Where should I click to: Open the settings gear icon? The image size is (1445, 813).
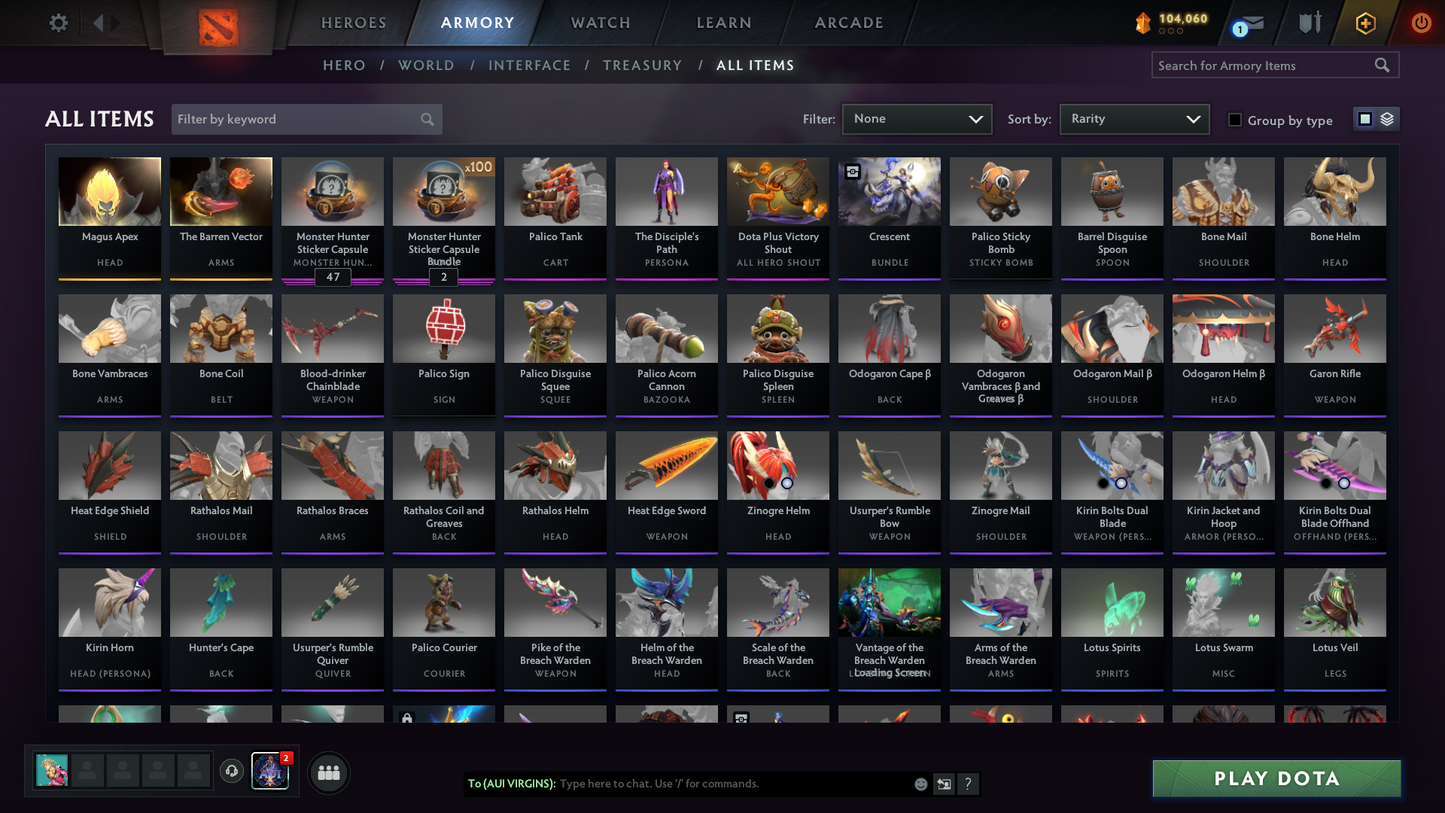[x=57, y=22]
